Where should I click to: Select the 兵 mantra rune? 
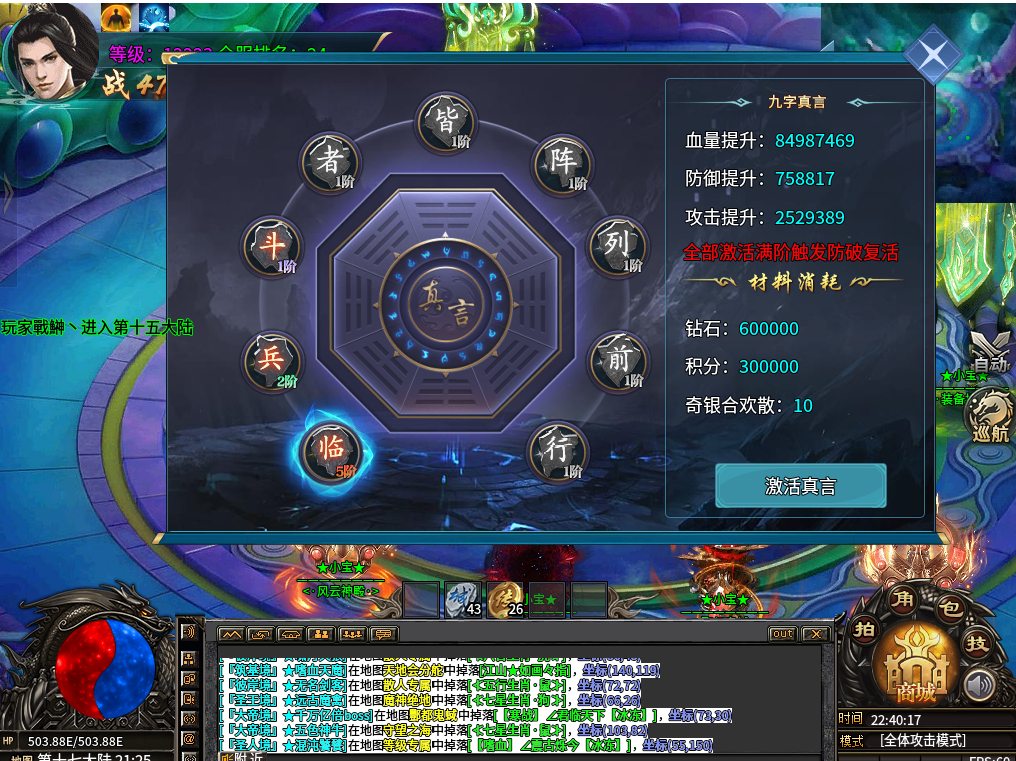coord(272,361)
